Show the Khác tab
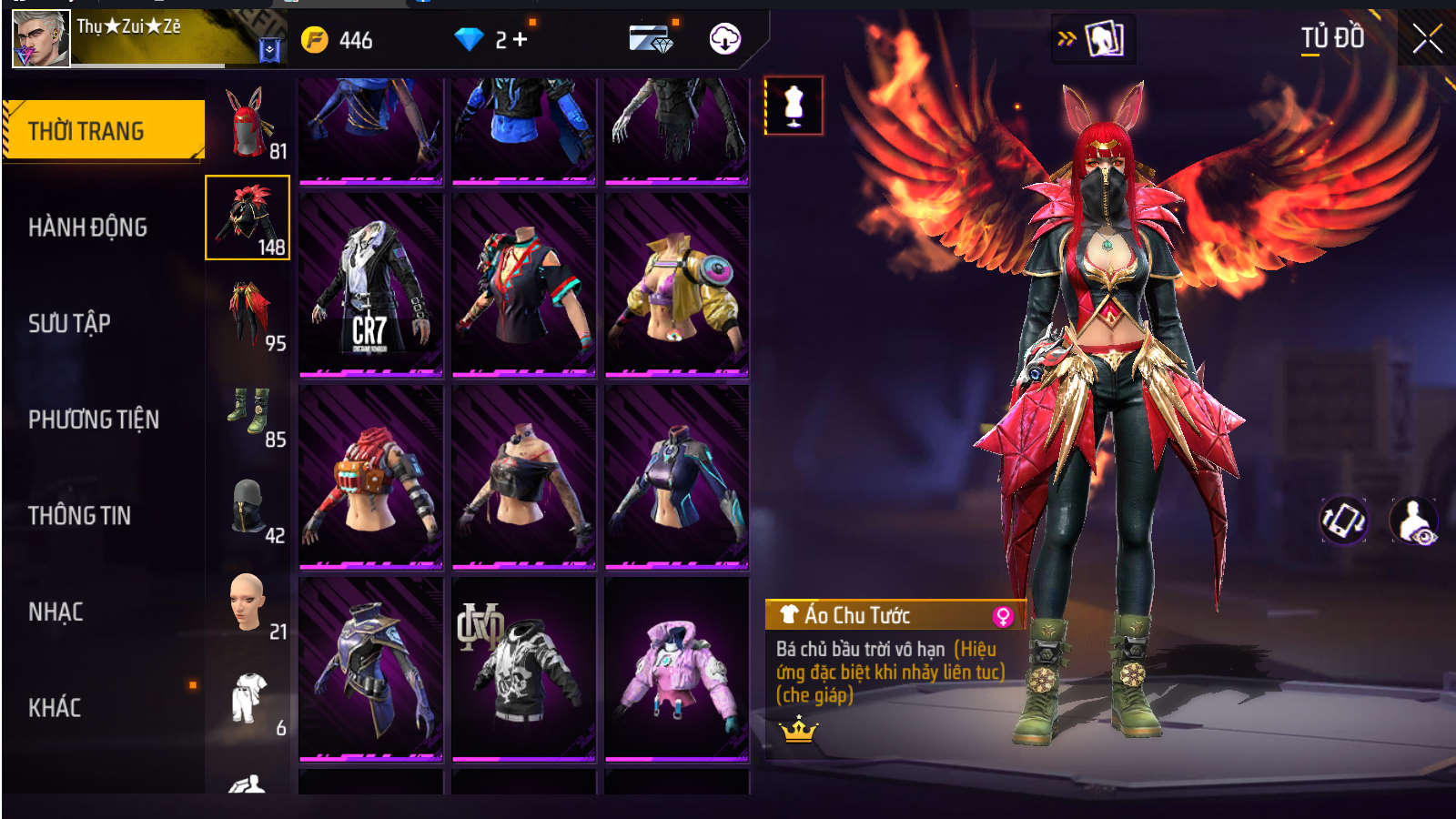The width and height of the screenshot is (1456, 819). [x=55, y=708]
